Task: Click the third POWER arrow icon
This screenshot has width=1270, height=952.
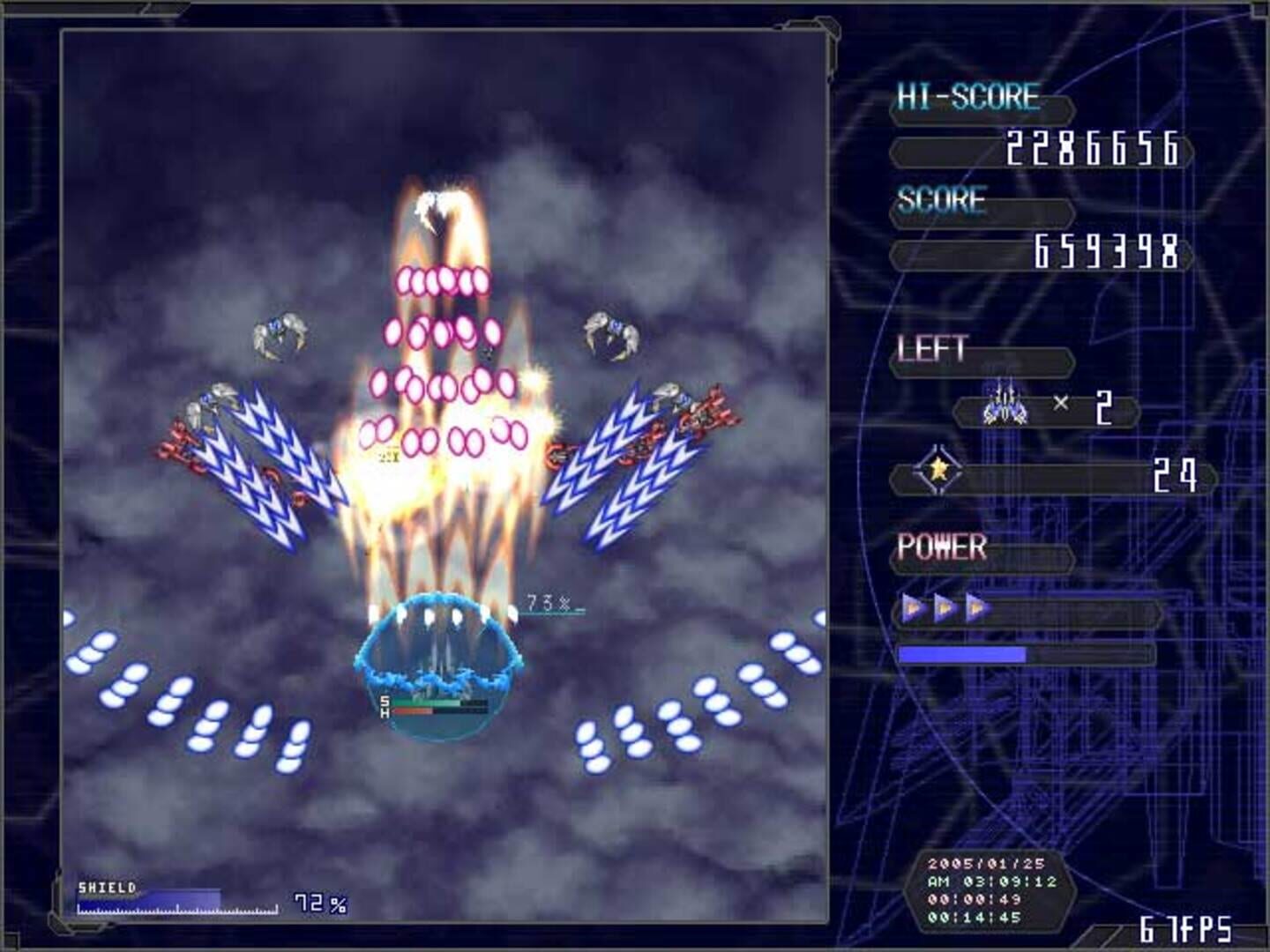Action: (974, 606)
